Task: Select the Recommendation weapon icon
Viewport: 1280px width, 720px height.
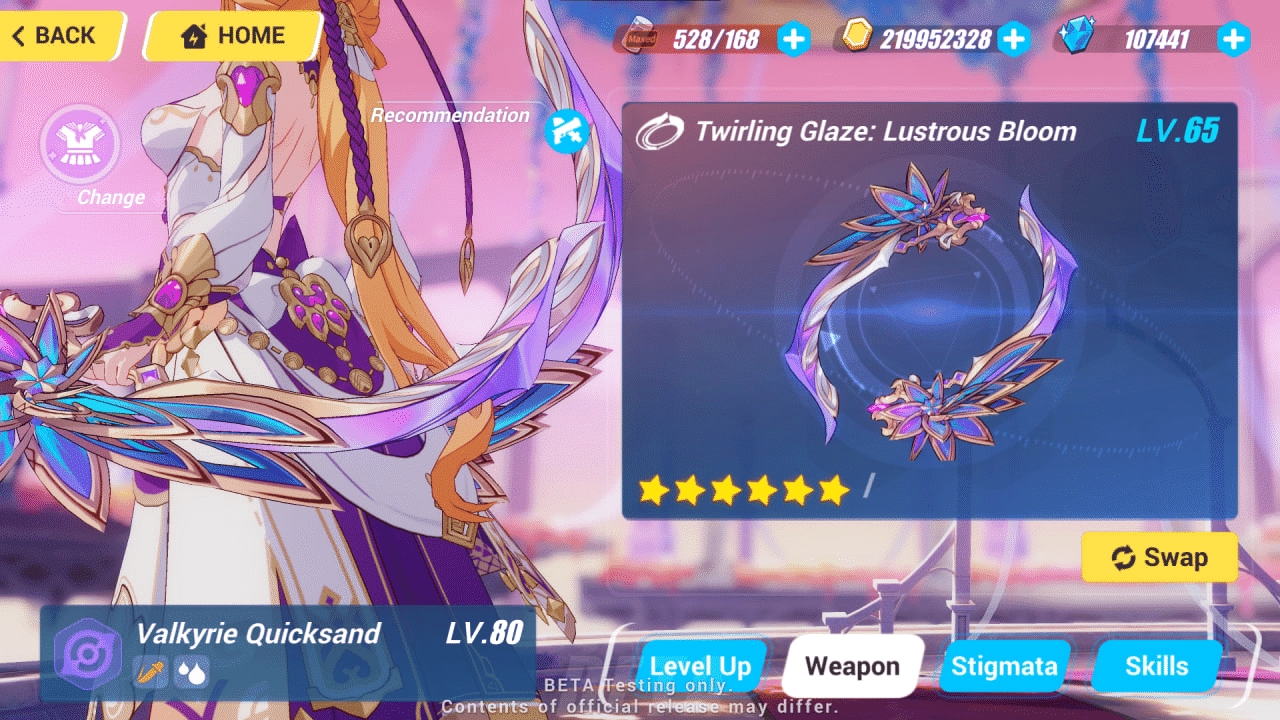Action: click(x=566, y=132)
